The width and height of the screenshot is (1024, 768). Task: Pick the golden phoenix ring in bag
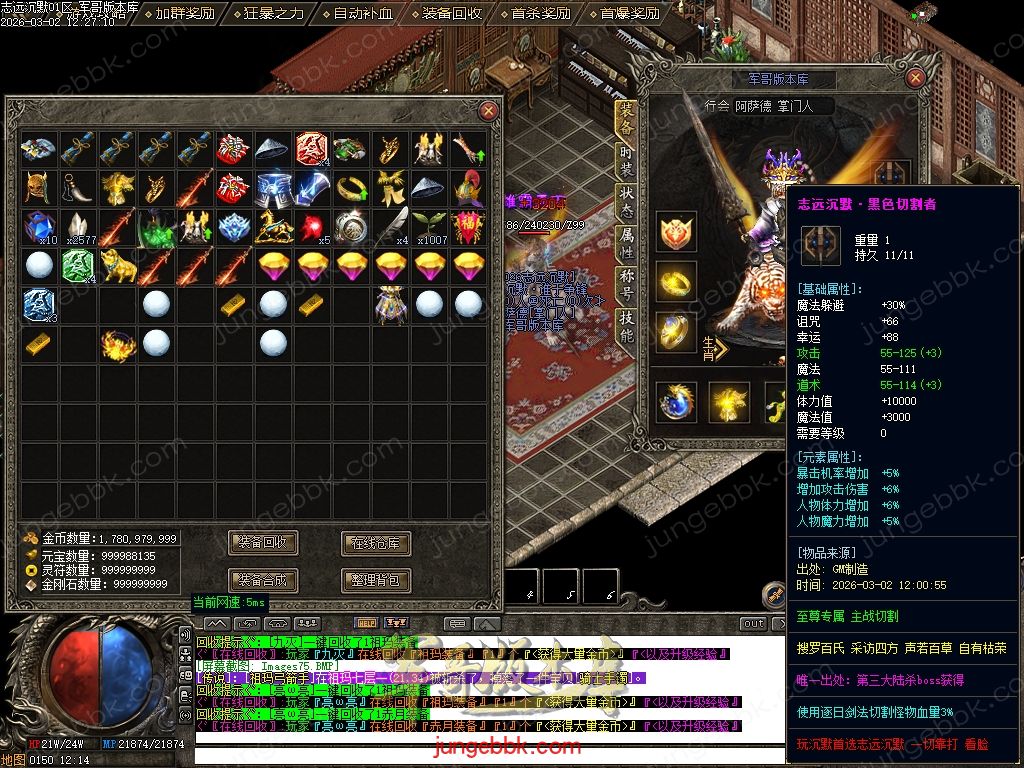click(x=118, y=345)
